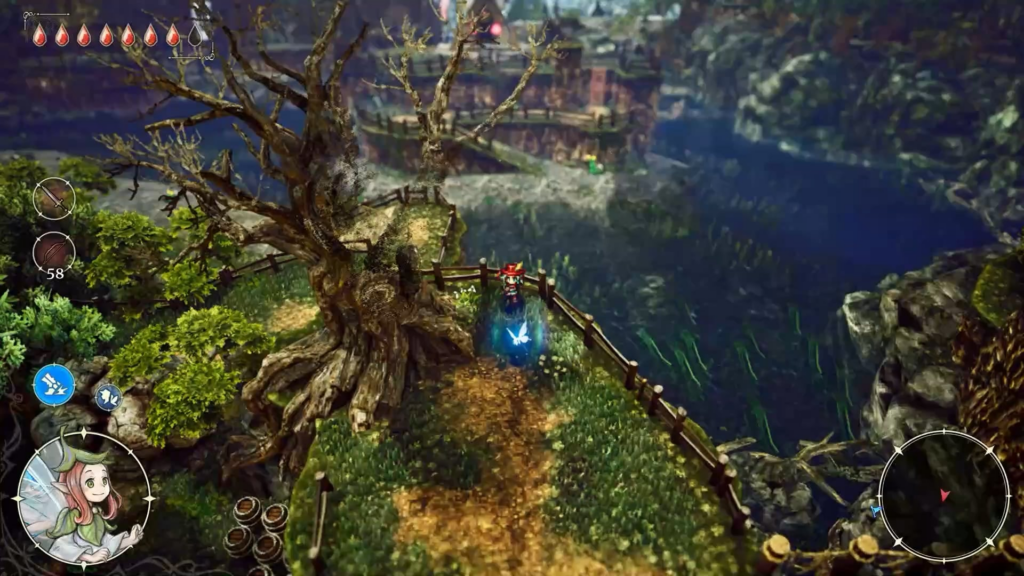1024x576 pixels.
Task: Select the bow weapon slot with 58 arrows
Action: (53, 252)
